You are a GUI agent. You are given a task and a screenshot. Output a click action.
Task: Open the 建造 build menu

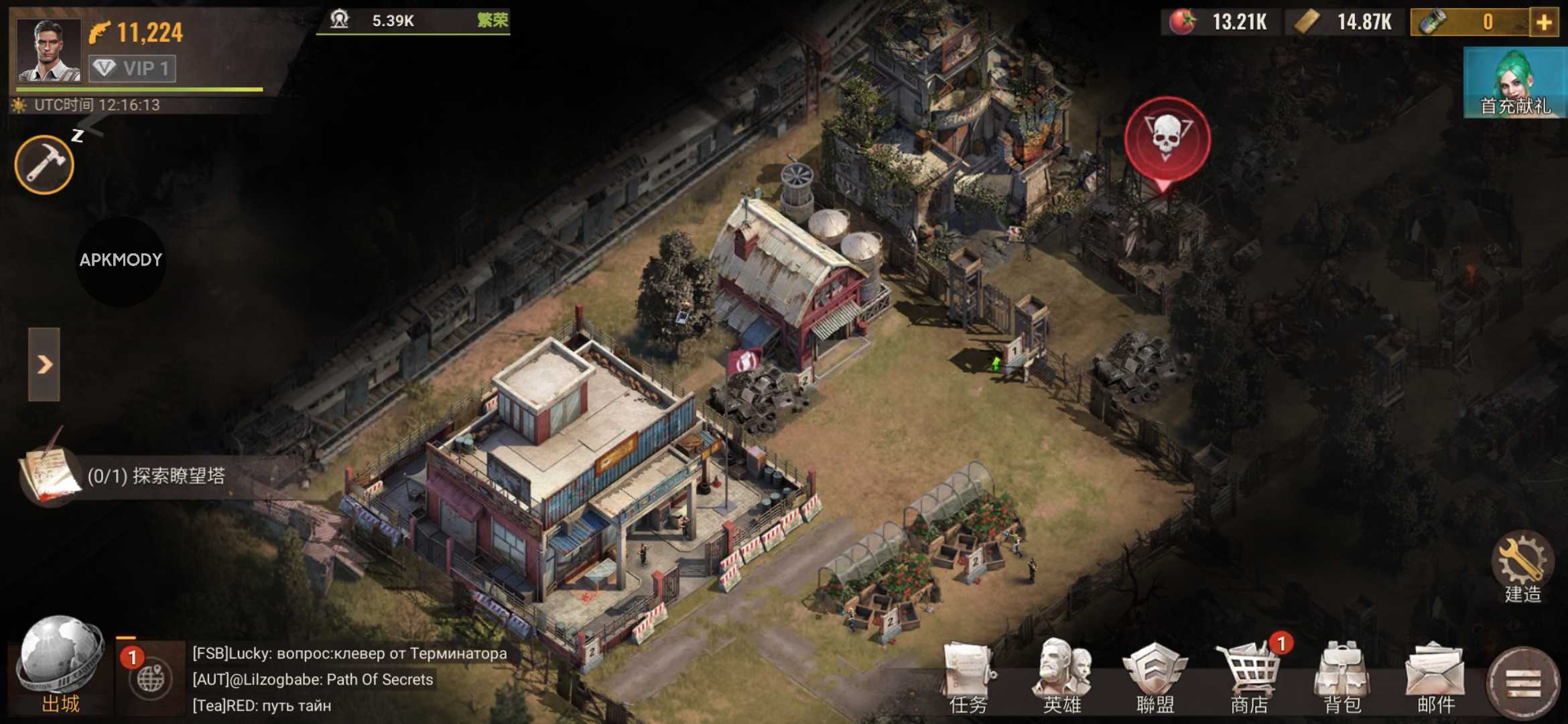tap(1522, 566)
